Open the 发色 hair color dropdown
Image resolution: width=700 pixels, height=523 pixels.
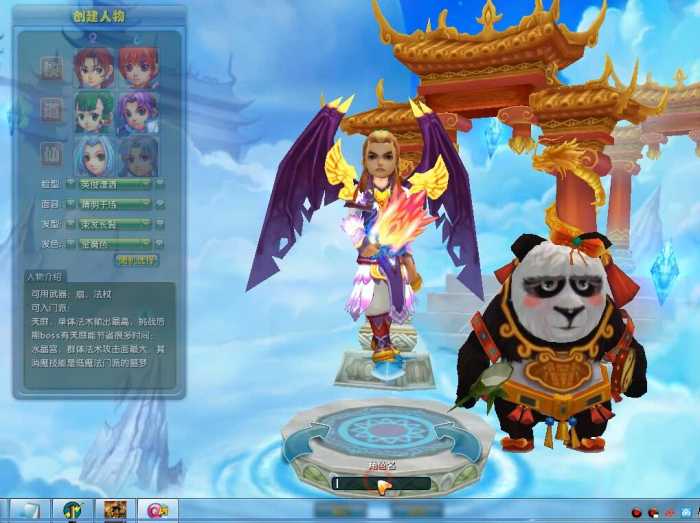coord(115,243)
